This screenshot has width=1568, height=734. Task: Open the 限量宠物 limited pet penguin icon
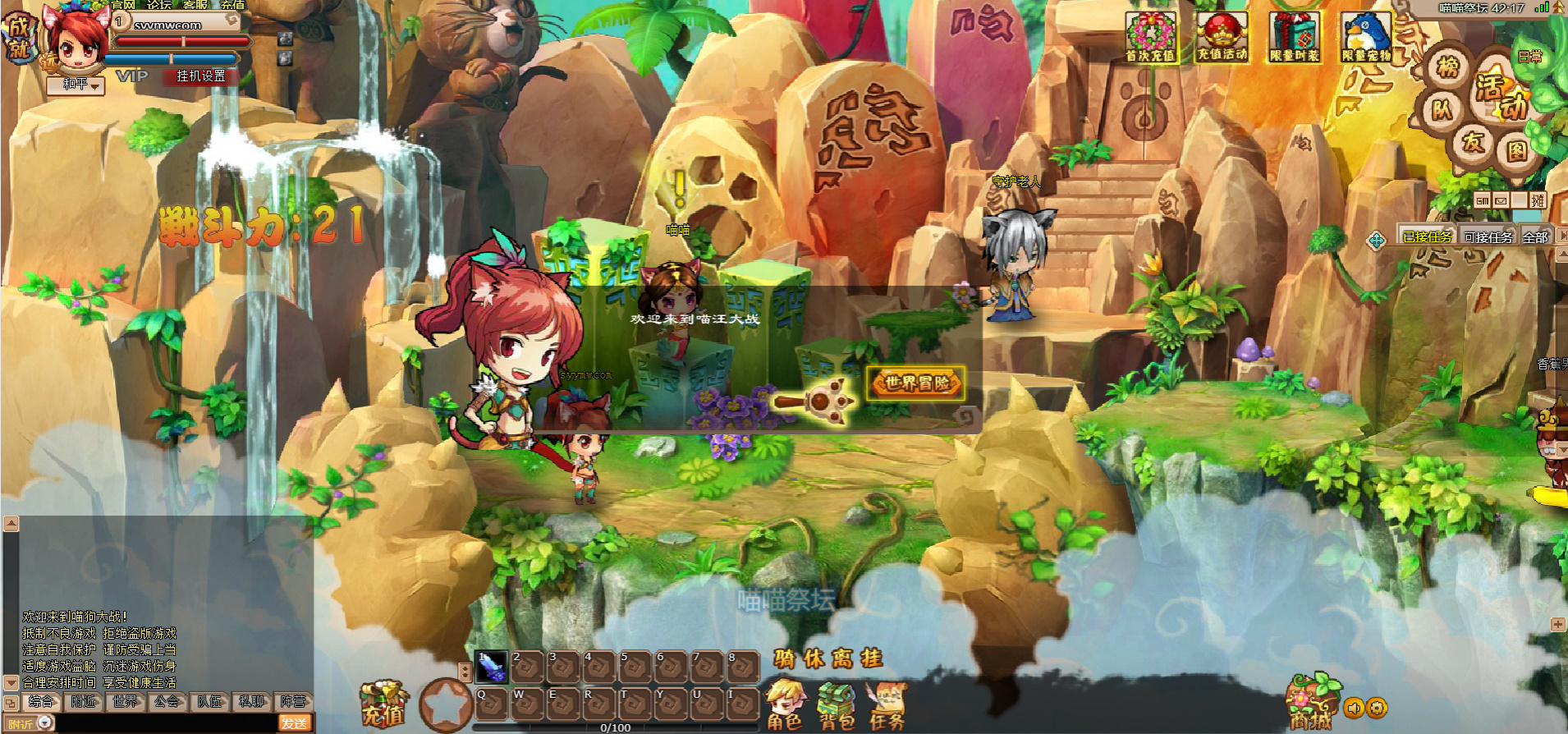point(1366,38)
